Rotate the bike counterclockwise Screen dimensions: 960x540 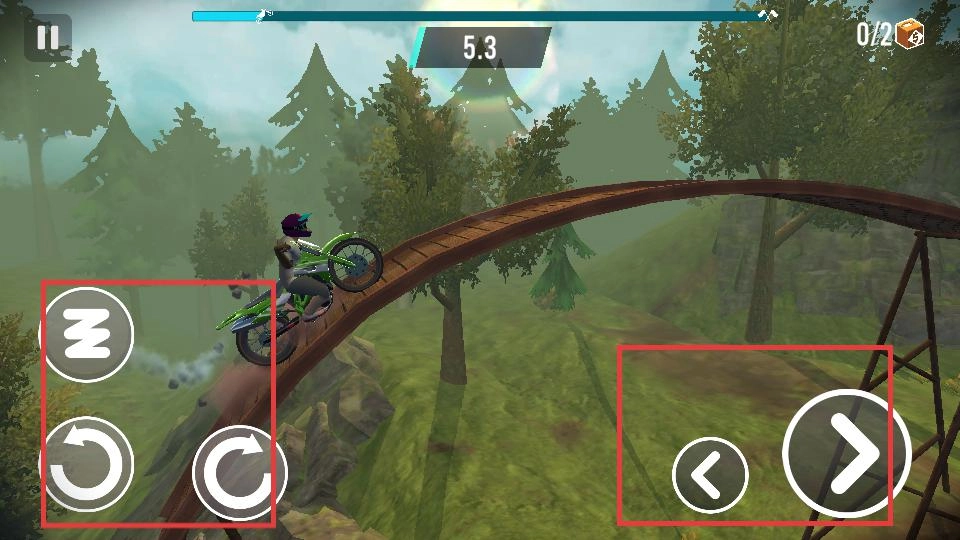pyautogui.click(x=87, y=465)
